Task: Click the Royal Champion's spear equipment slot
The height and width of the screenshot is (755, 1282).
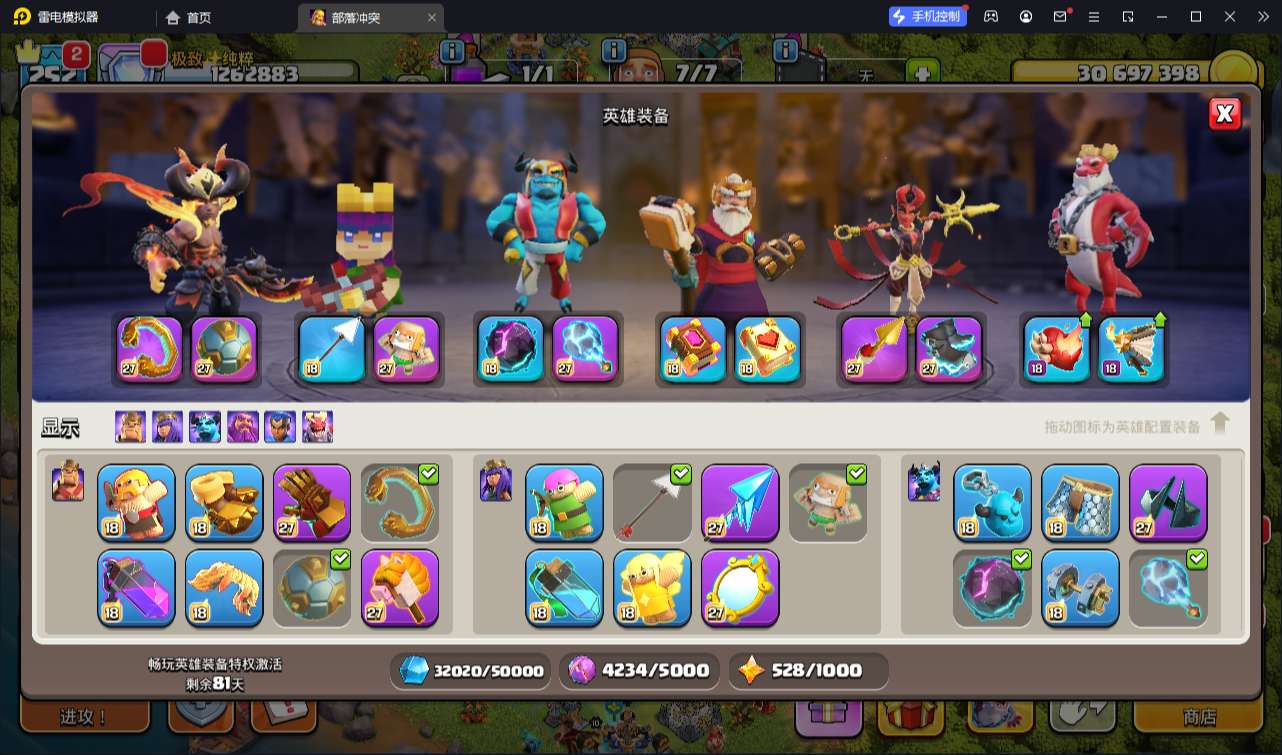Action: (875, 349)
